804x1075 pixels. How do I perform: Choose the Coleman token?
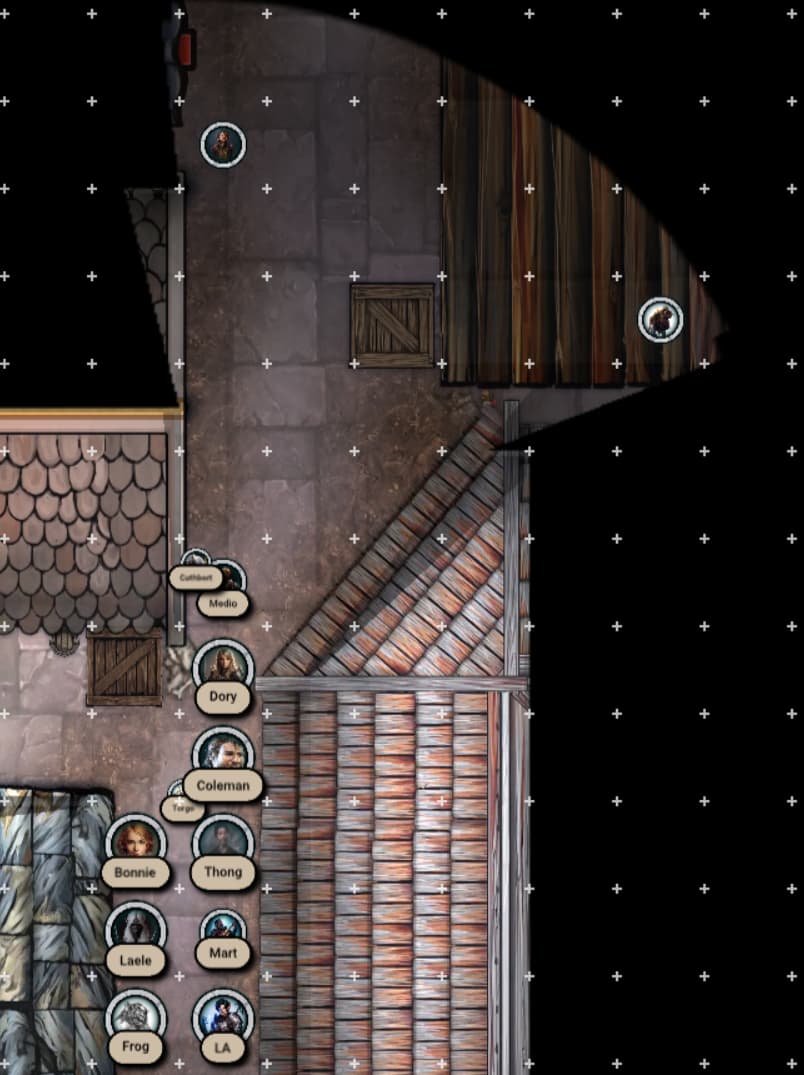point(223,755)
